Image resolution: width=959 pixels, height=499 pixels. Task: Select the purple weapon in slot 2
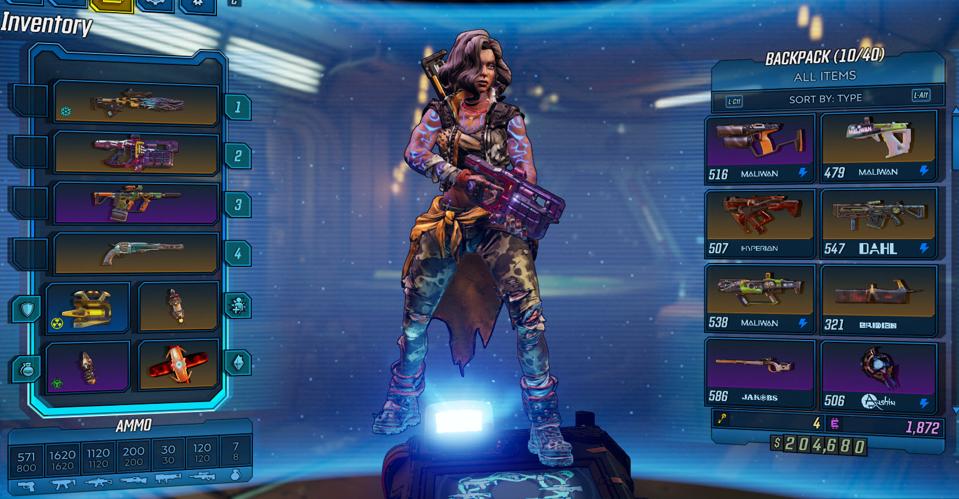click(x=135, y=154)
